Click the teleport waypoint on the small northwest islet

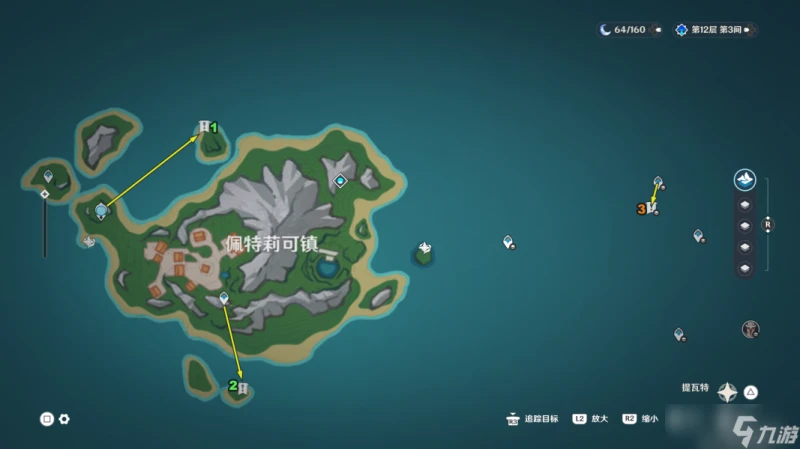[x=47, y=176]
